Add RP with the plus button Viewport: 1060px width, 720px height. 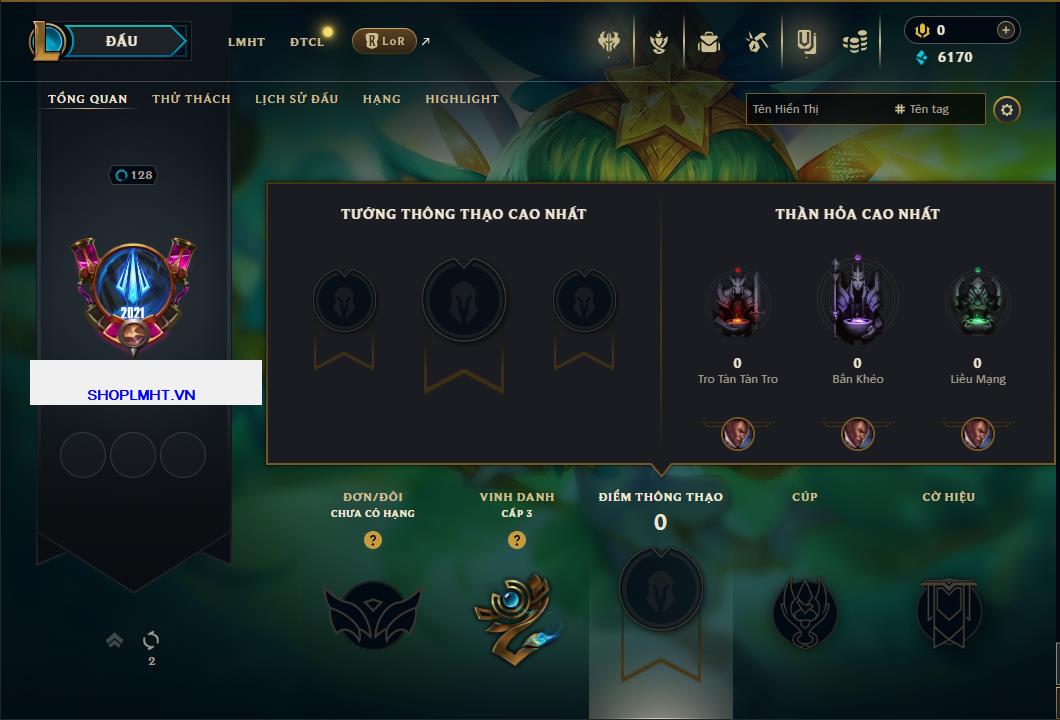pyautogui.click(x=1006, y=30)
